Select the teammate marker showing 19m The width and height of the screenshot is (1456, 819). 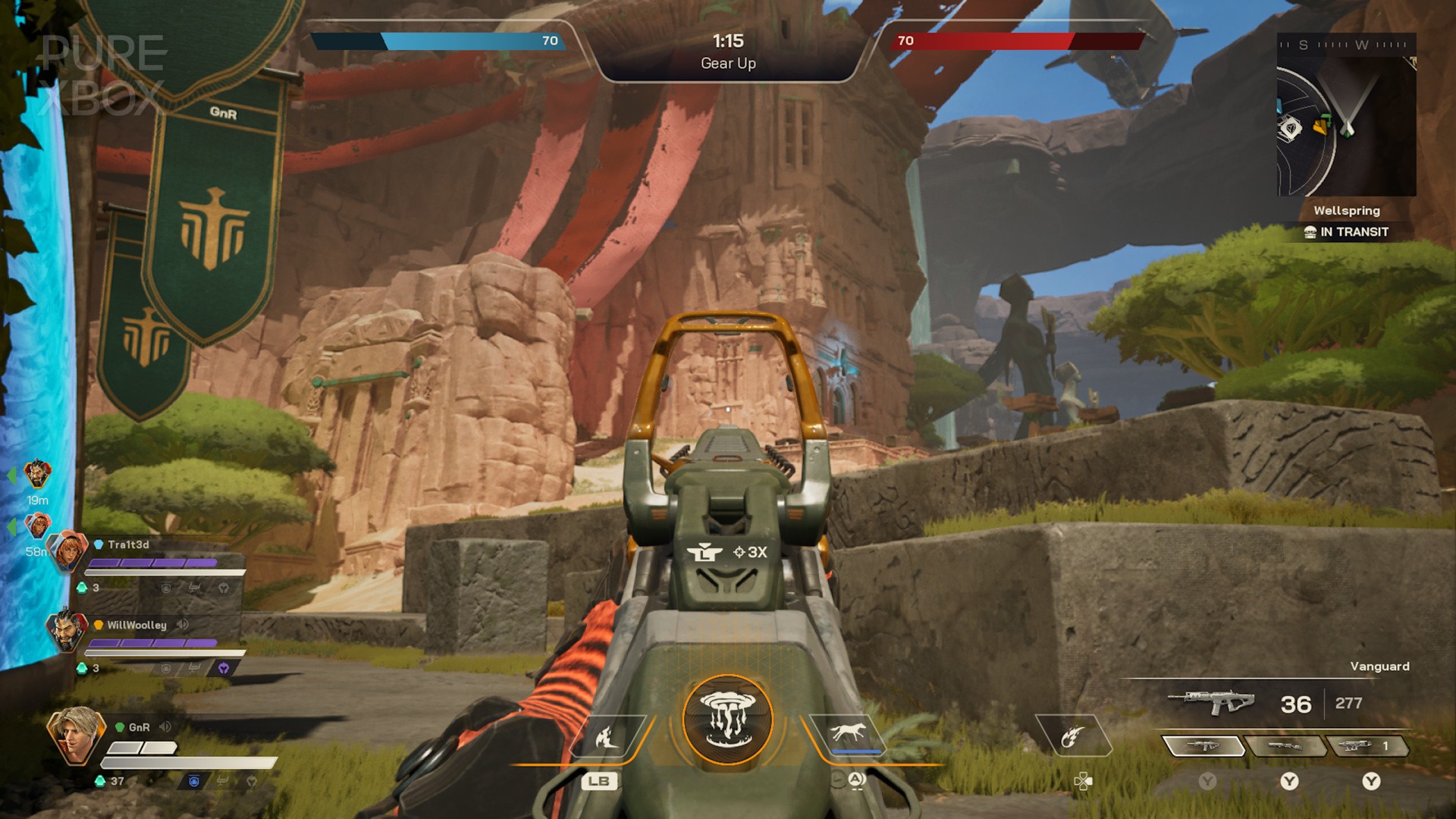coord(37,475)
